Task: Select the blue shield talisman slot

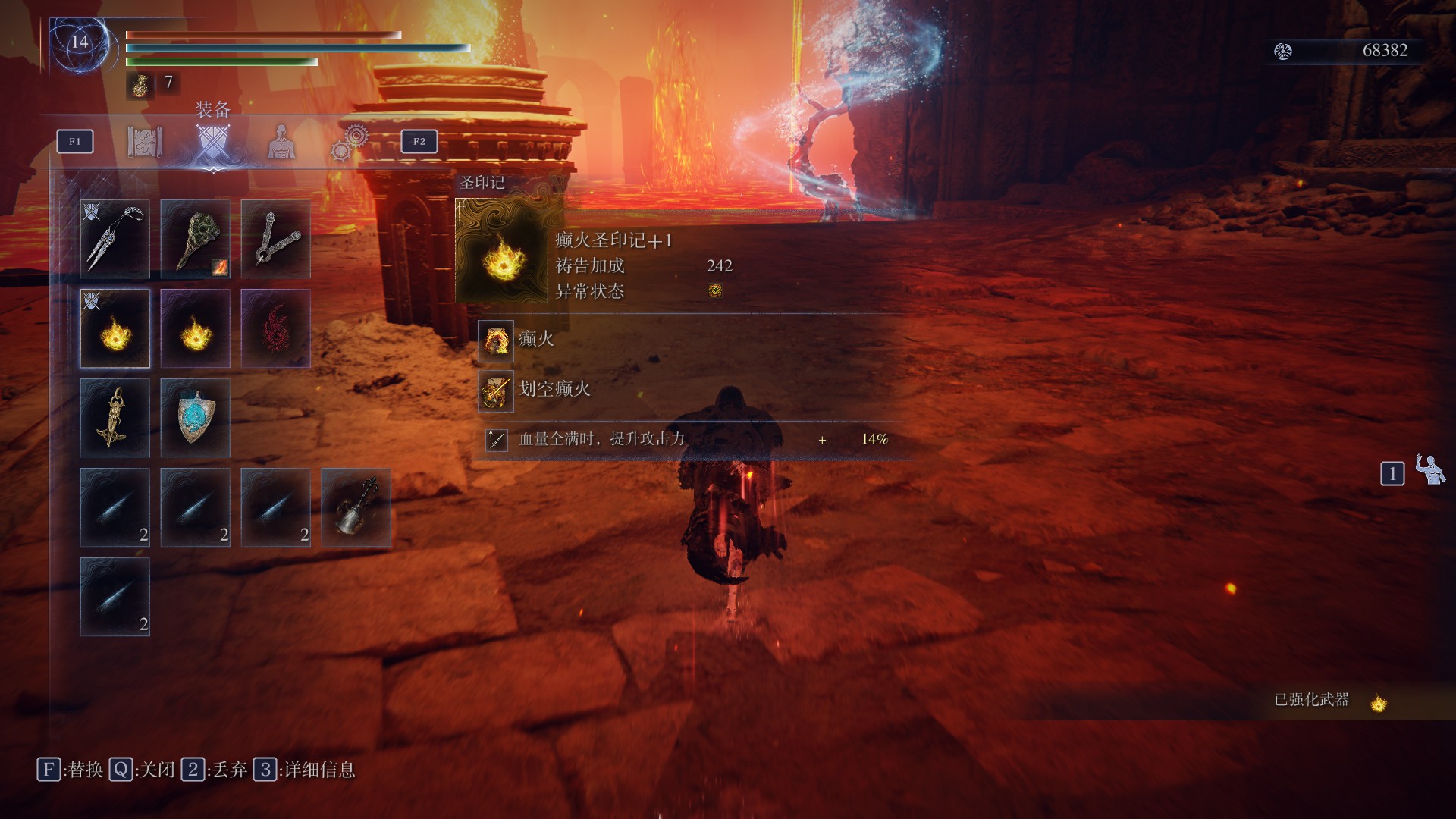Action: [196, 418]
